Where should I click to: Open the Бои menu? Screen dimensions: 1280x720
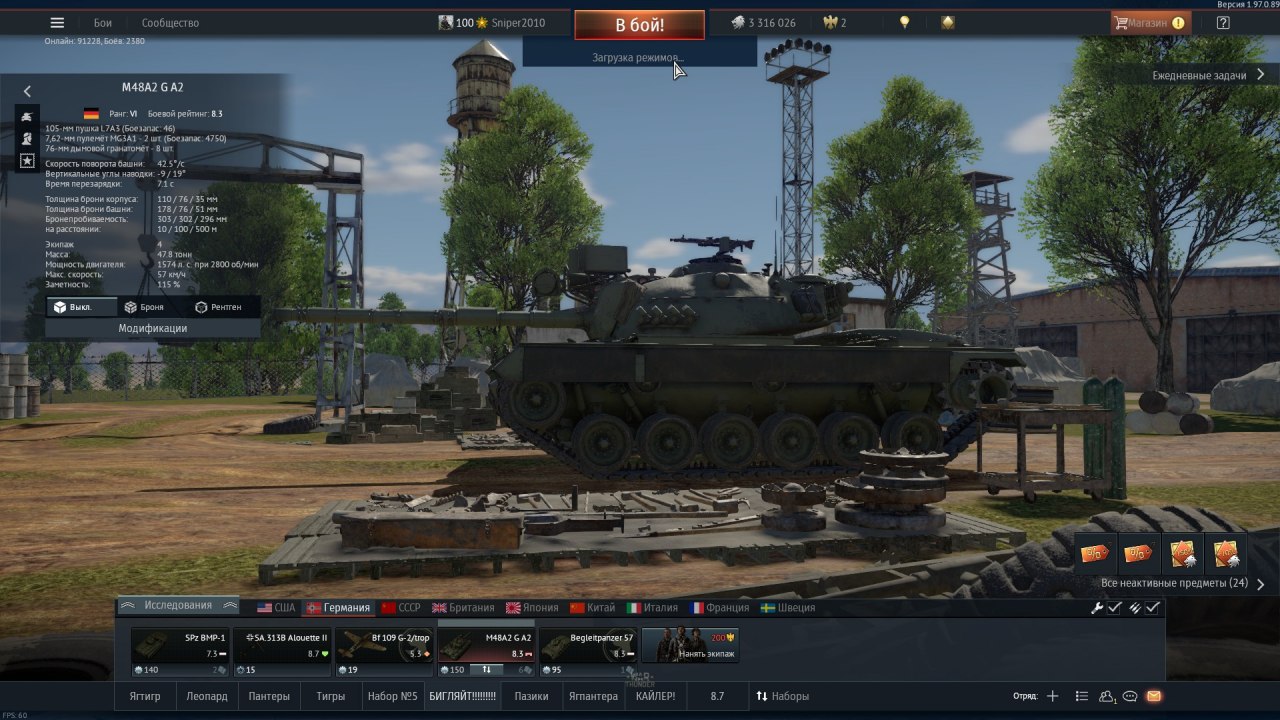point(103,23)
